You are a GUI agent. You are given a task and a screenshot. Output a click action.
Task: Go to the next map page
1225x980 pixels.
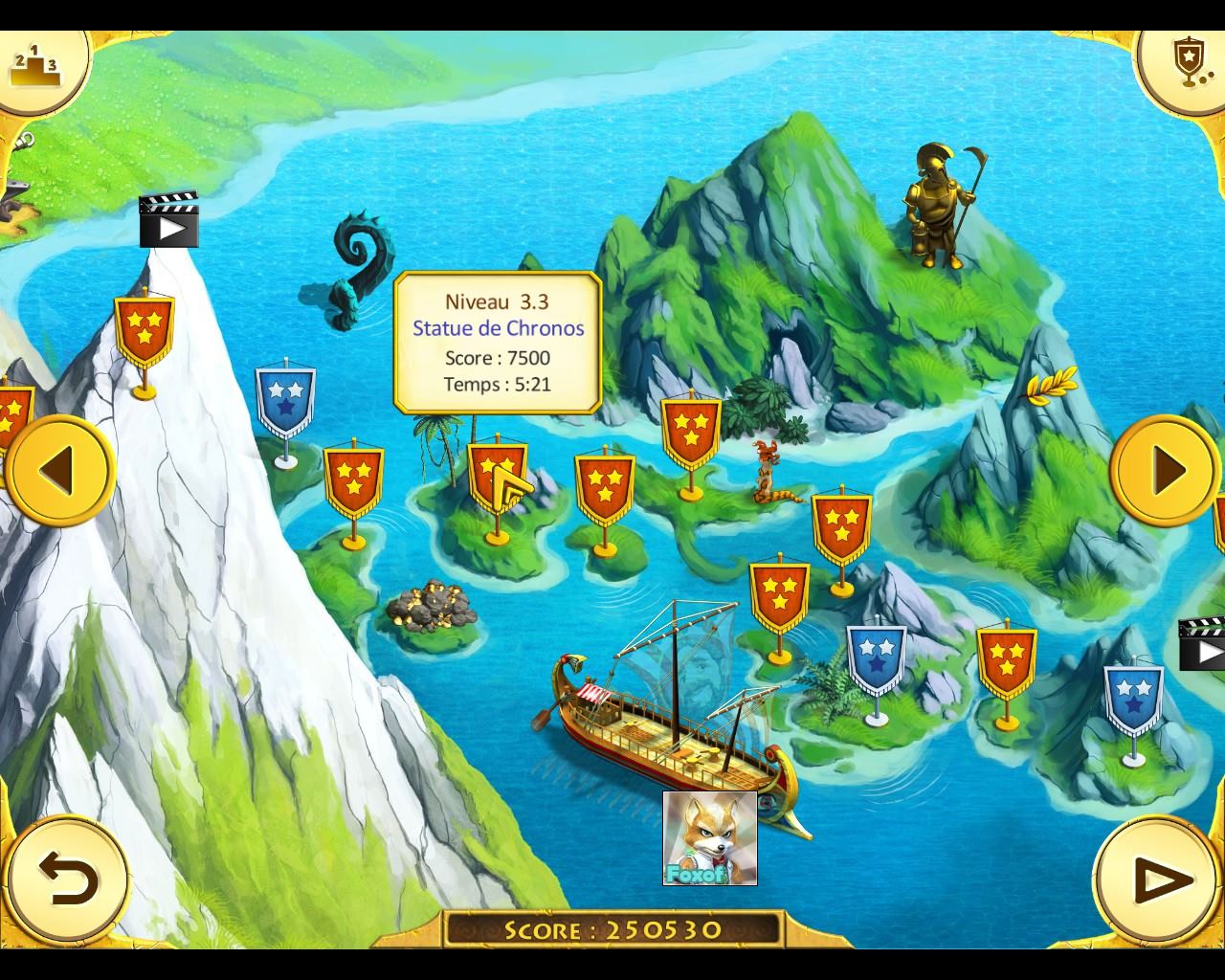point(1164,470)
